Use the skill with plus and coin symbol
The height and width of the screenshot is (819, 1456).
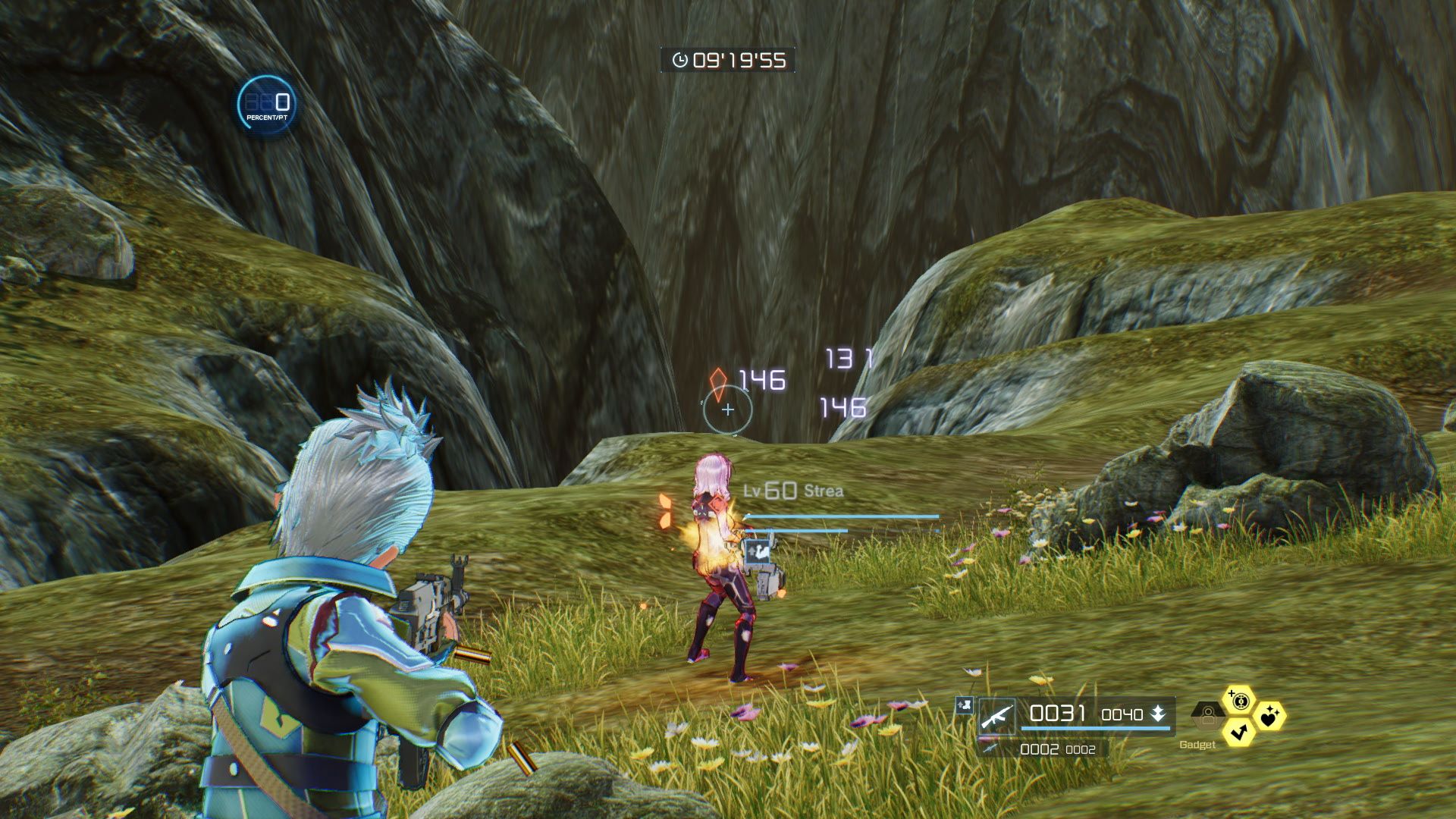[1239, 701]
